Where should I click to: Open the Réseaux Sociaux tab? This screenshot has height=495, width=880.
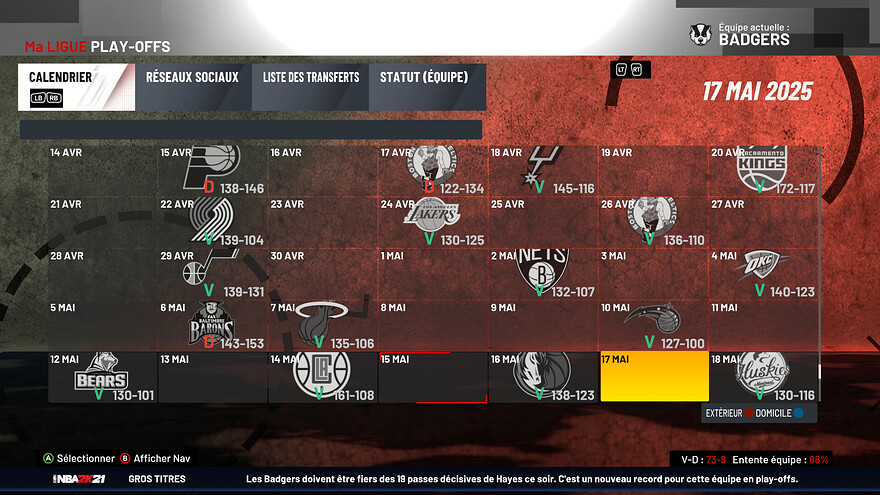pos(192,87)
